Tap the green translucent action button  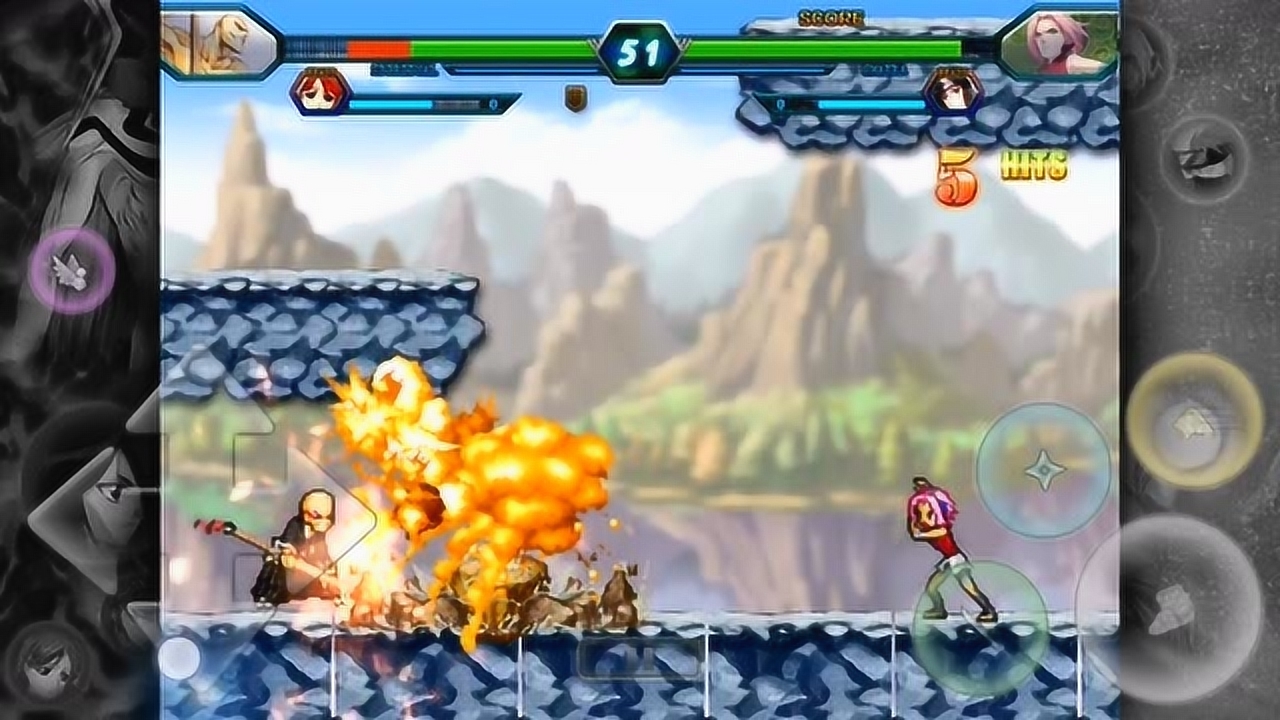tap(978, 628)
